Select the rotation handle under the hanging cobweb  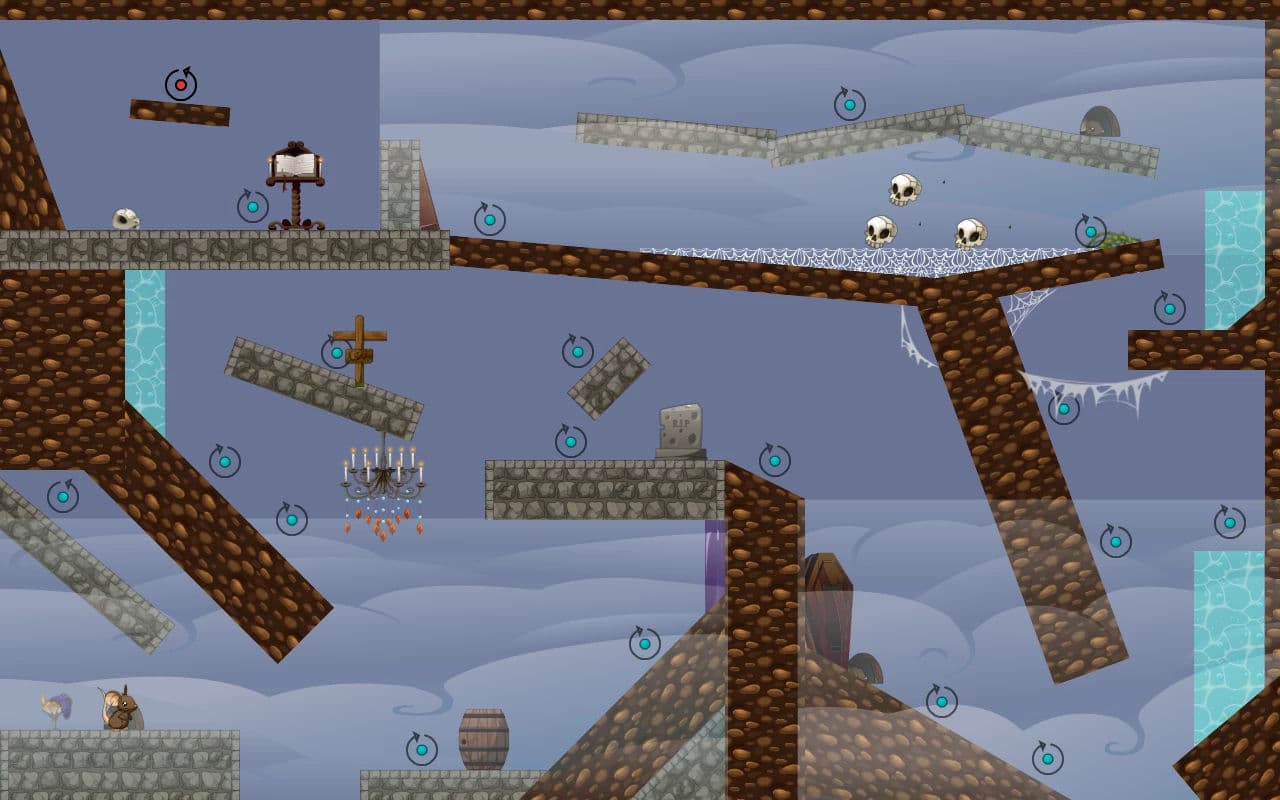[x=1064, y=408]
